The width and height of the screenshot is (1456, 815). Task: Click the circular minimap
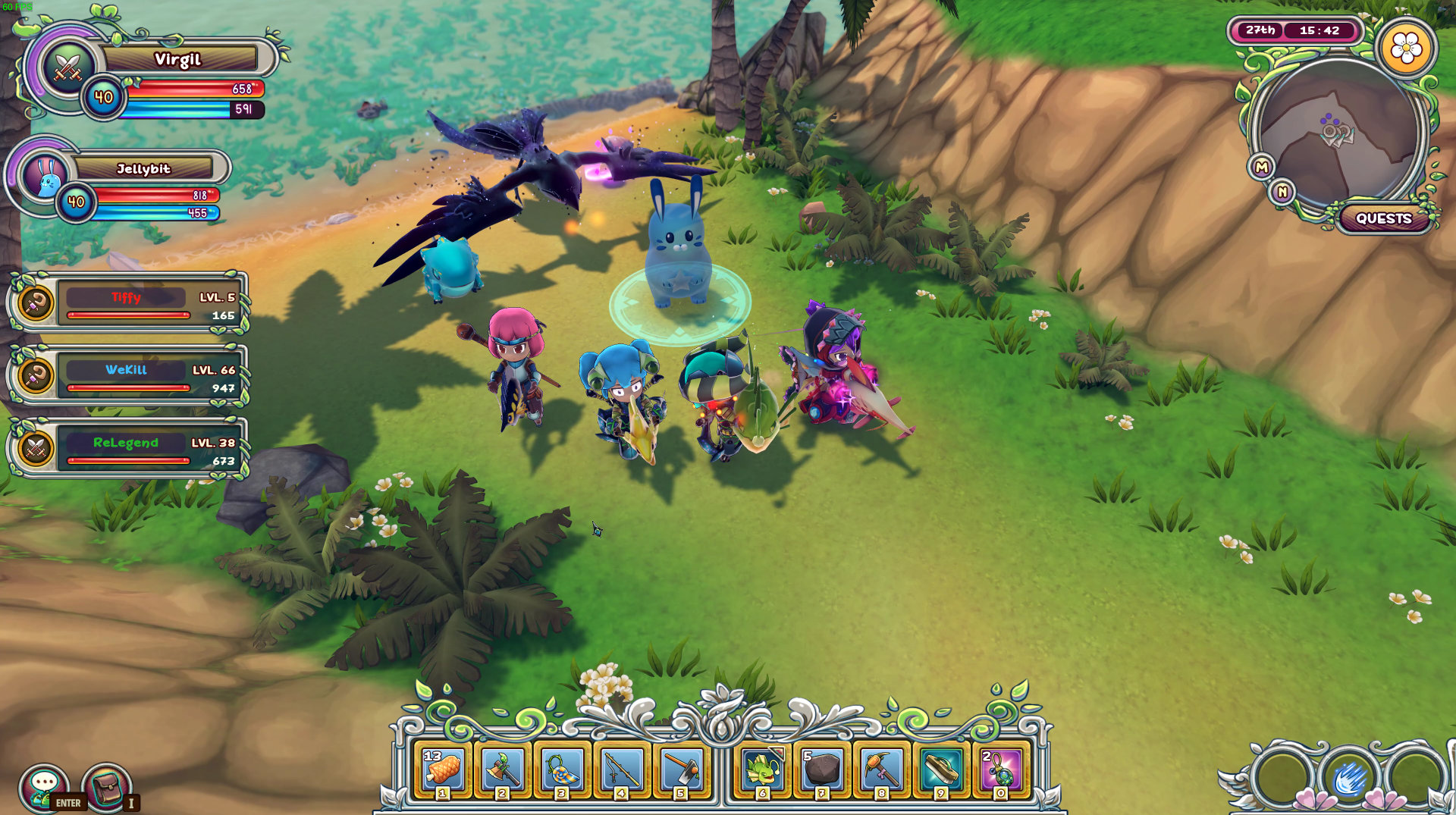[1338, 133]
